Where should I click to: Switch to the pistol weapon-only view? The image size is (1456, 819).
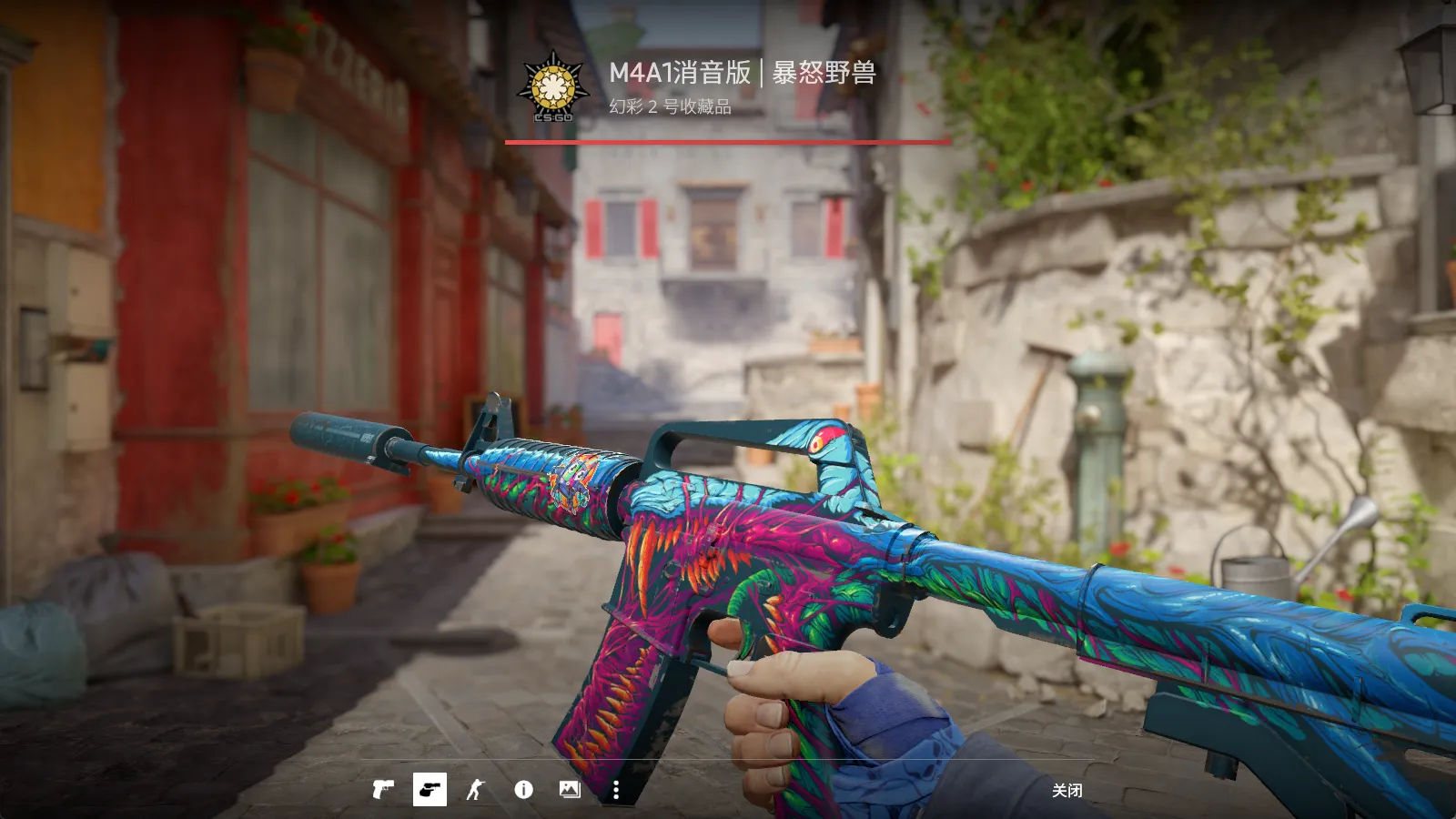pyautogui.click(x=383, y=789)
